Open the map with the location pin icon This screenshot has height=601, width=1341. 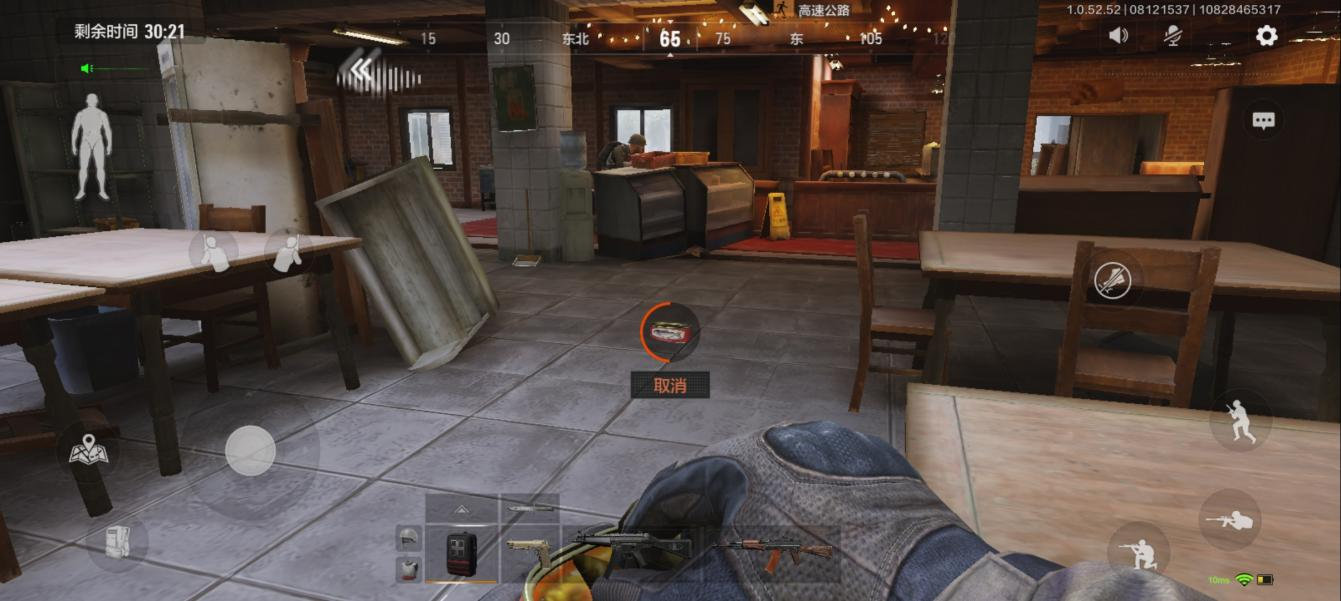coord(88,453)
